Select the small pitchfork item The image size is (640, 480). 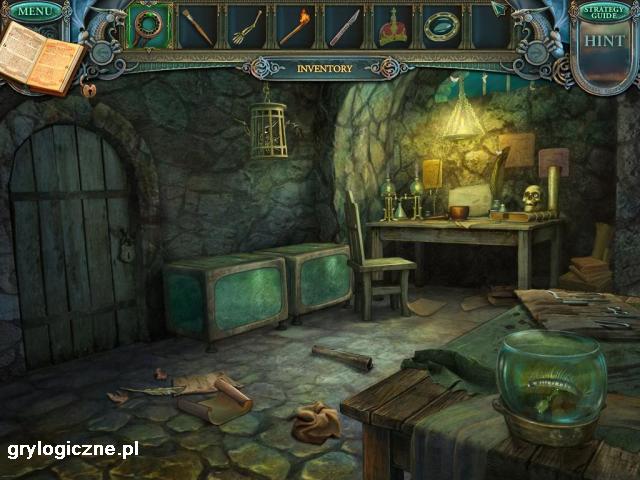pyautogui.click(x=246, y=26)
